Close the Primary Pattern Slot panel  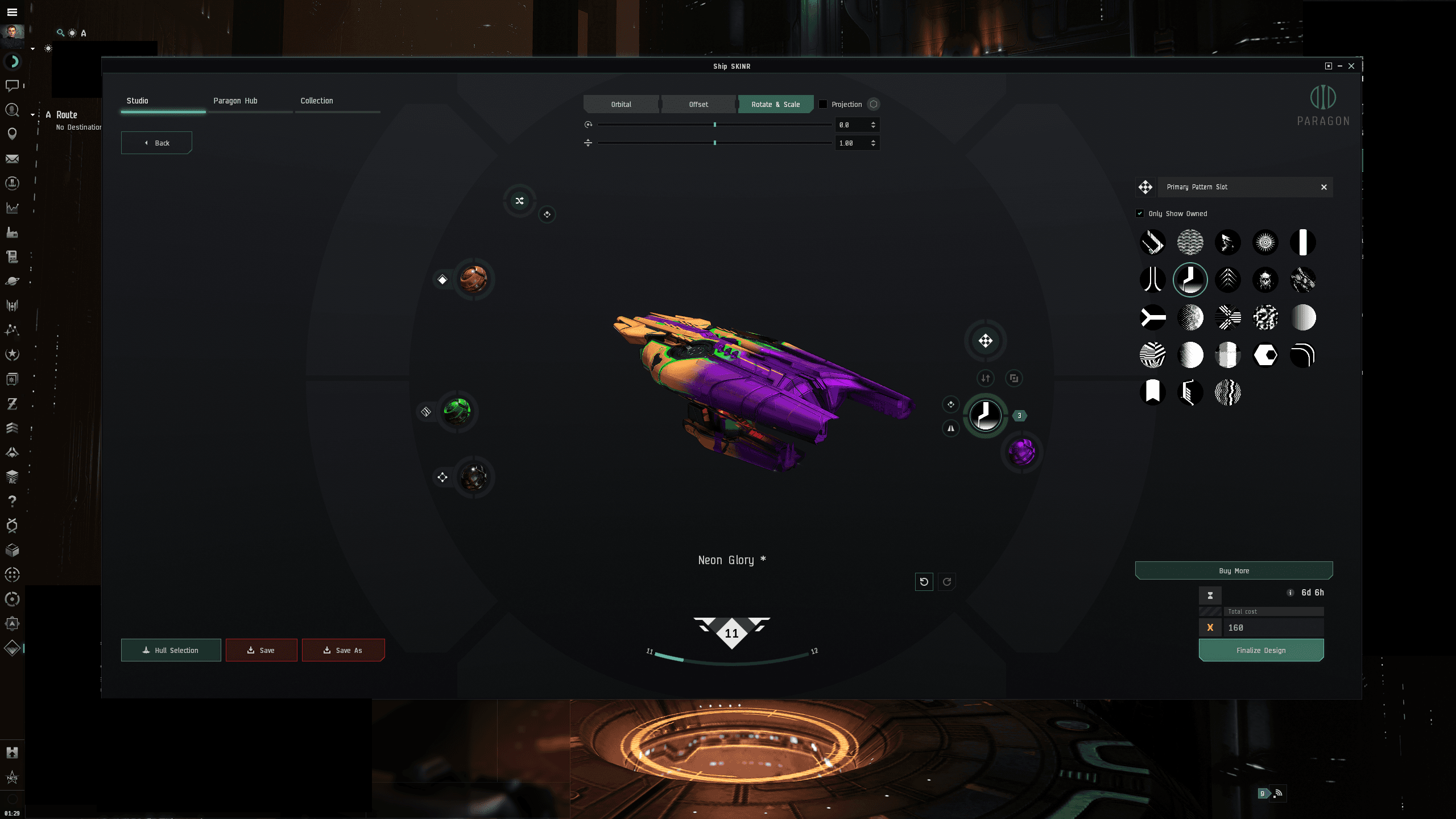[x=1324, y=187]
